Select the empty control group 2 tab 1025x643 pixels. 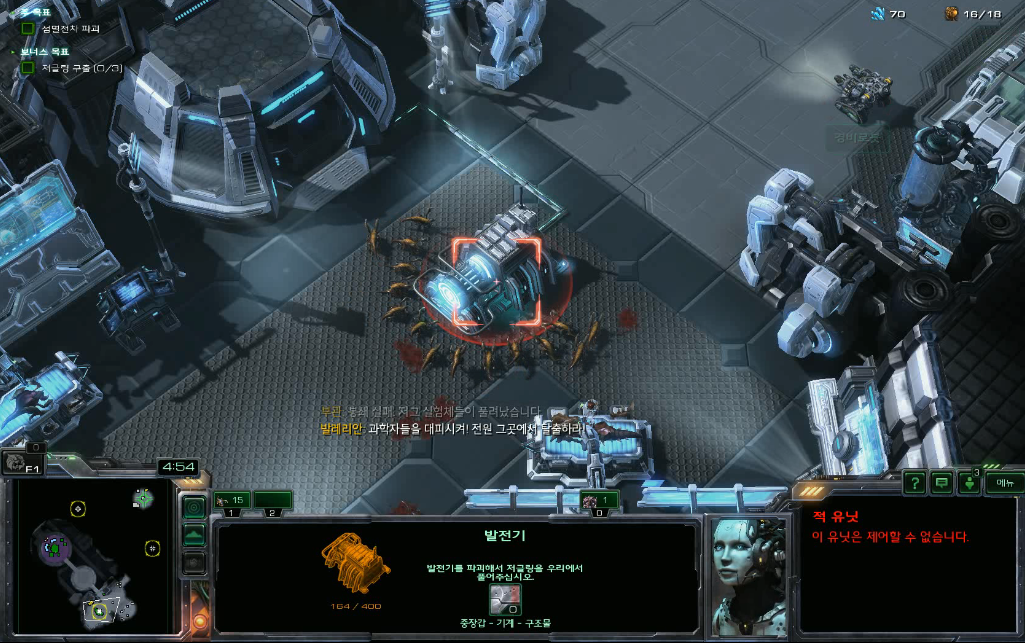[x=272, y=500]
